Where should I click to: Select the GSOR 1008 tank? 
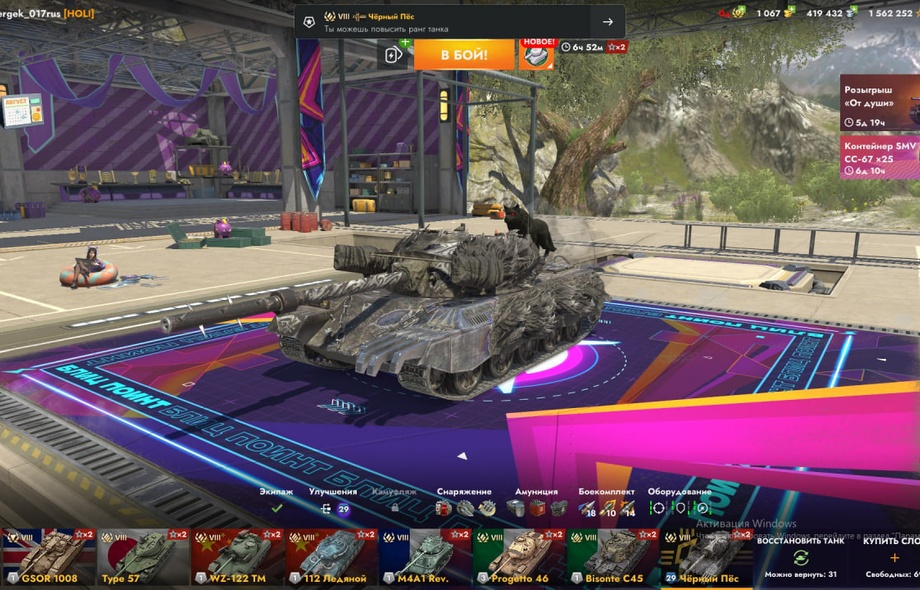[49, 558]
